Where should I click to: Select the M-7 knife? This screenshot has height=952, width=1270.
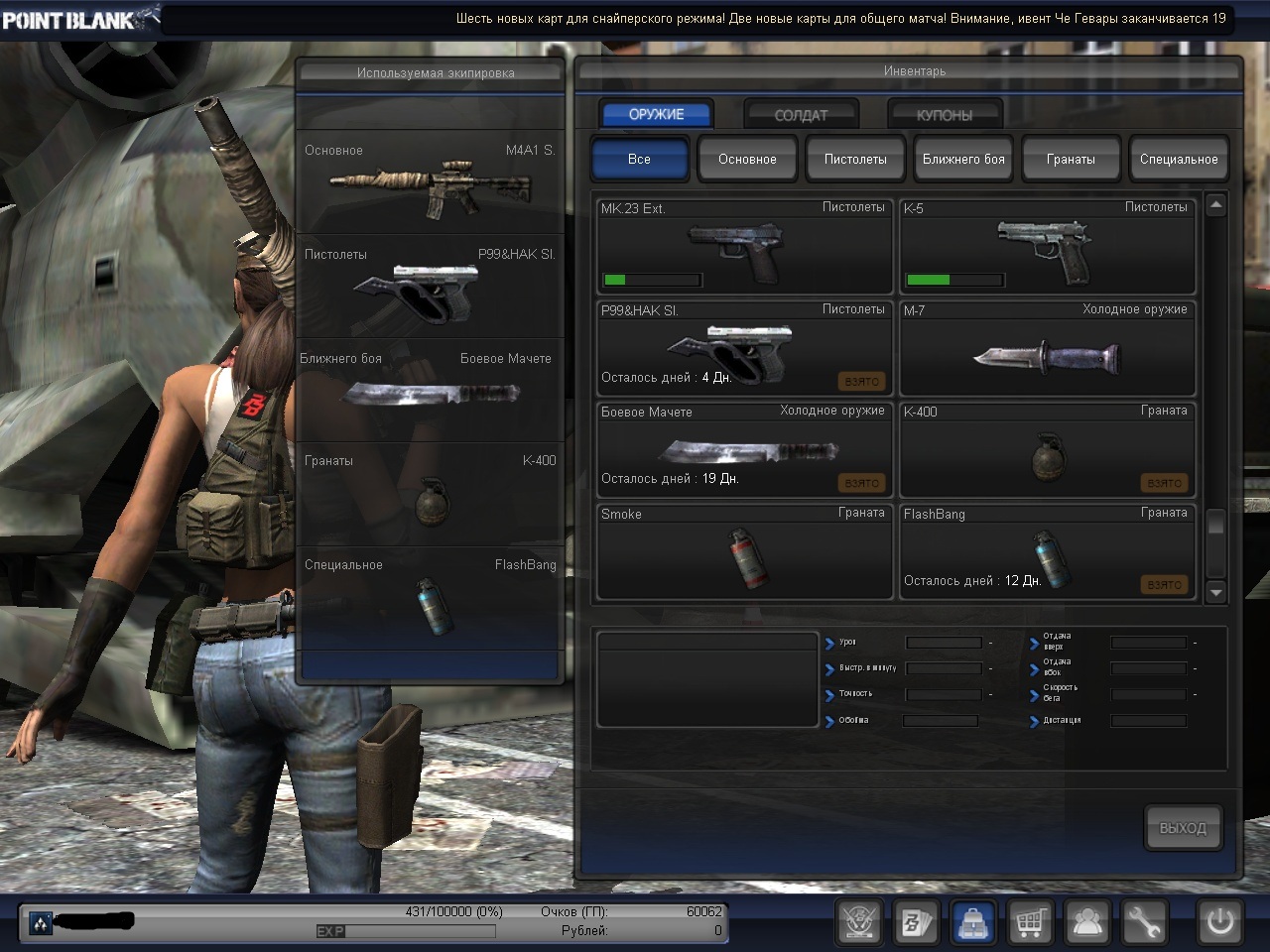click(1046, 349)
